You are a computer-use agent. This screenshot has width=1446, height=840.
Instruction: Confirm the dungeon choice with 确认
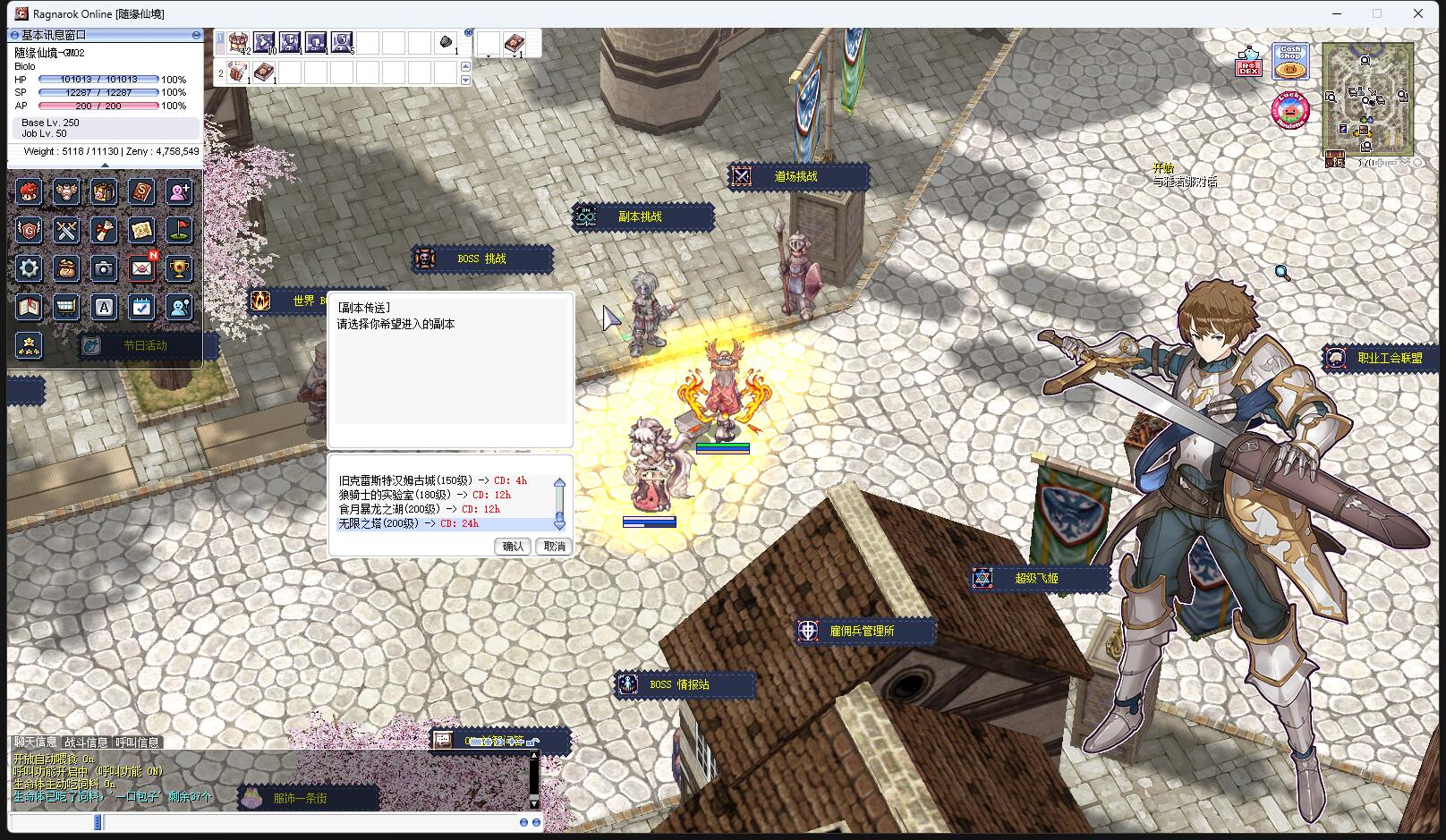coord(513,546)
